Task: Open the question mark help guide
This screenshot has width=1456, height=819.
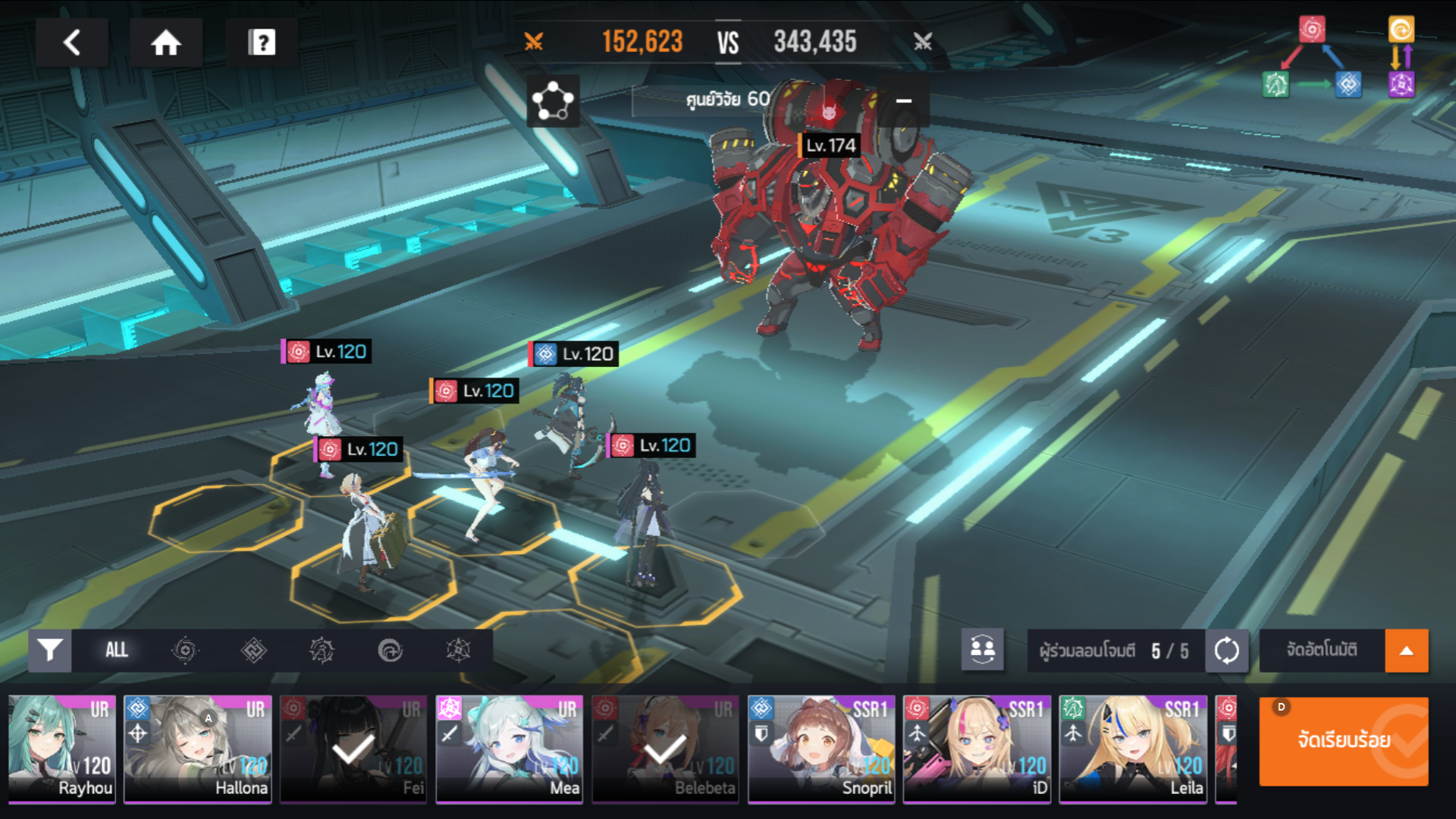Action: pyautogui.click(x=262, y=42)
